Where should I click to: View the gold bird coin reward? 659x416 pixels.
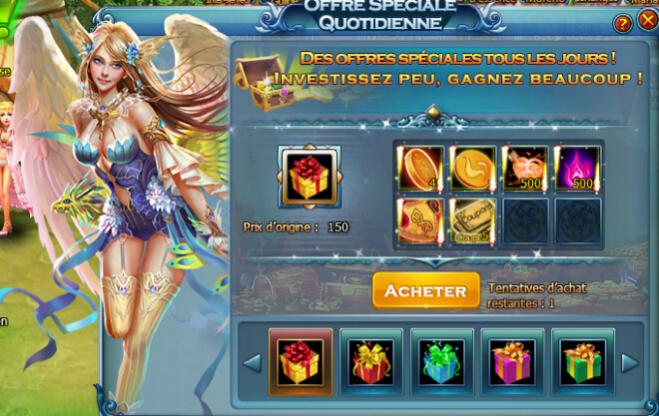click(472, 167)
